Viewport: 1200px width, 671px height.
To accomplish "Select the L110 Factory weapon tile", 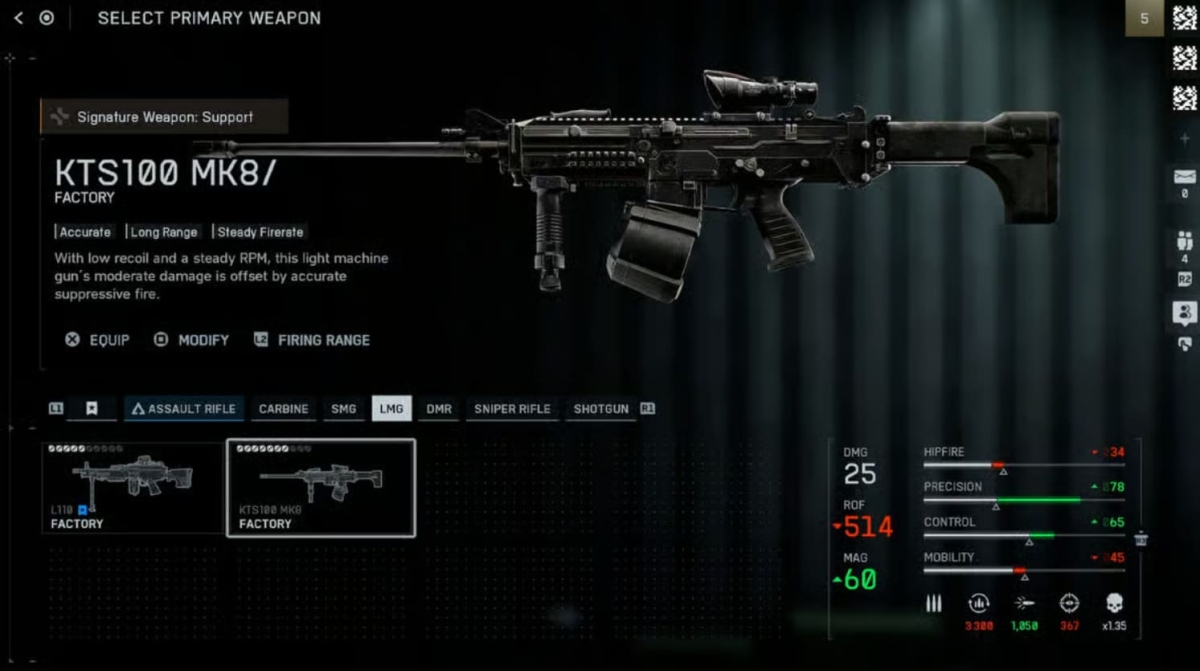I will tap(133, 487).
